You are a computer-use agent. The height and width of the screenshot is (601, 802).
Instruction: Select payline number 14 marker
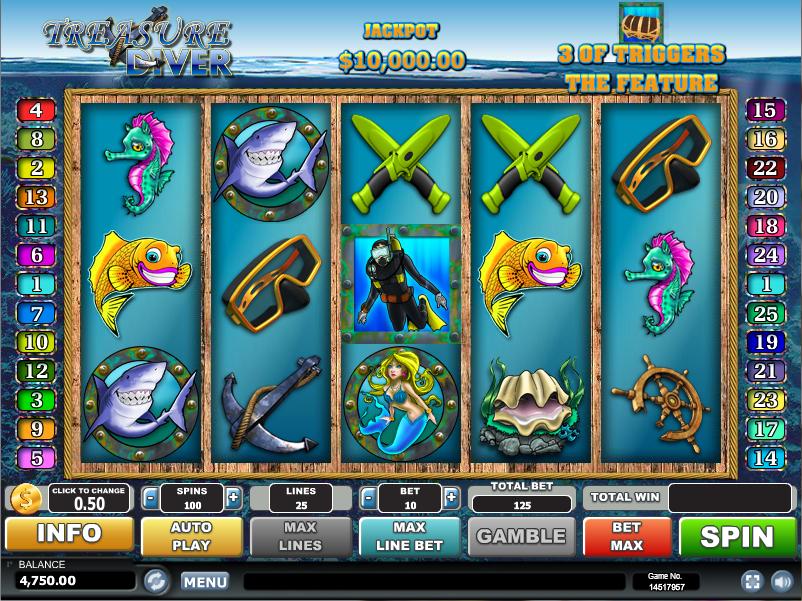(x=765, y=458)
